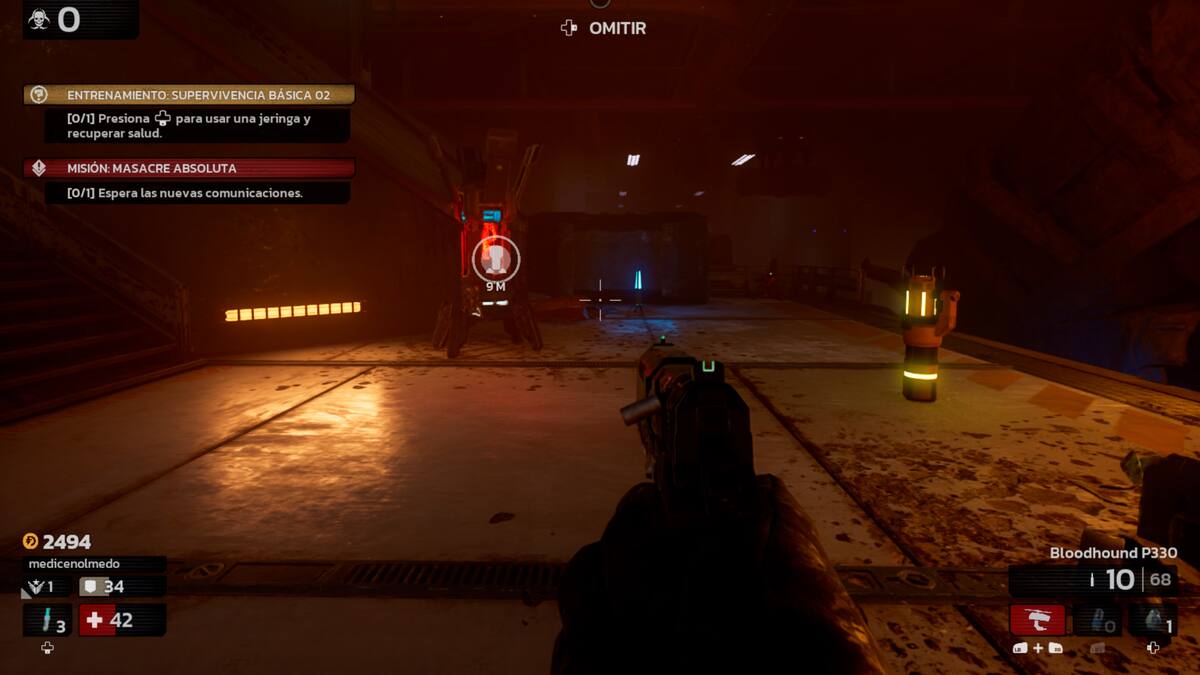Select the grenade slot showing zero
Screen dimensions: 1200x675
(1096, 621)
